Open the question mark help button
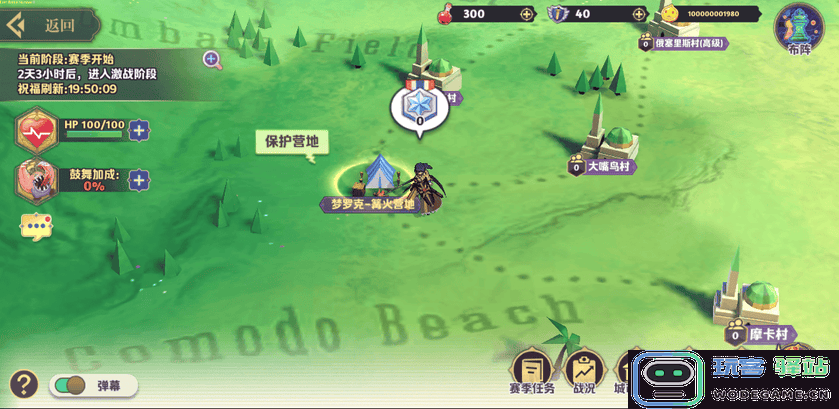 click(x=24, y=384)
